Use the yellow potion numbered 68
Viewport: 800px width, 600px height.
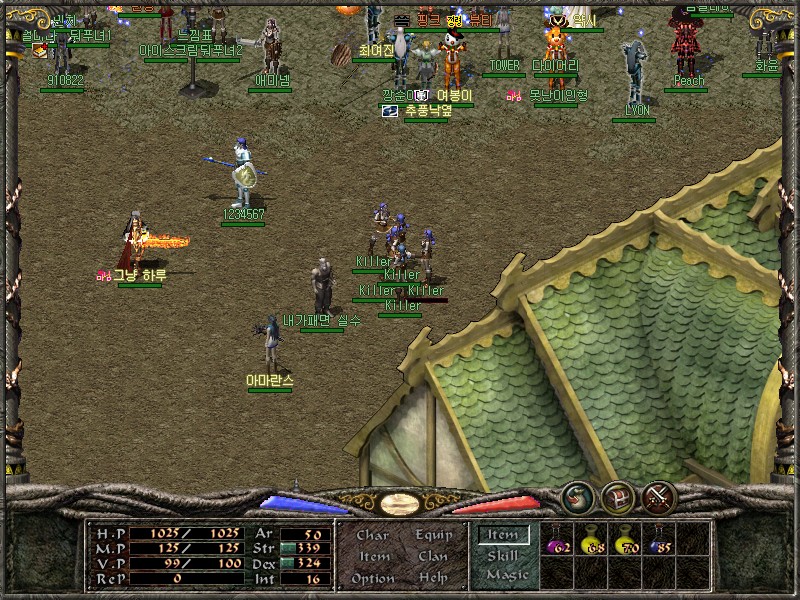coord(592,541)
